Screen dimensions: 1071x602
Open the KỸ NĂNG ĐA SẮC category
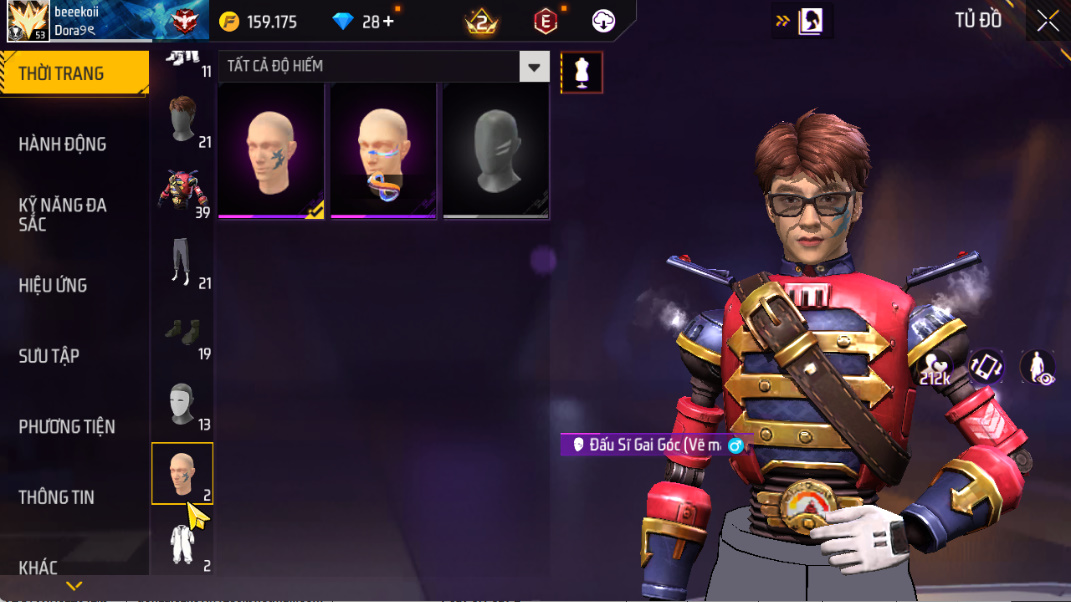[62, 214]
